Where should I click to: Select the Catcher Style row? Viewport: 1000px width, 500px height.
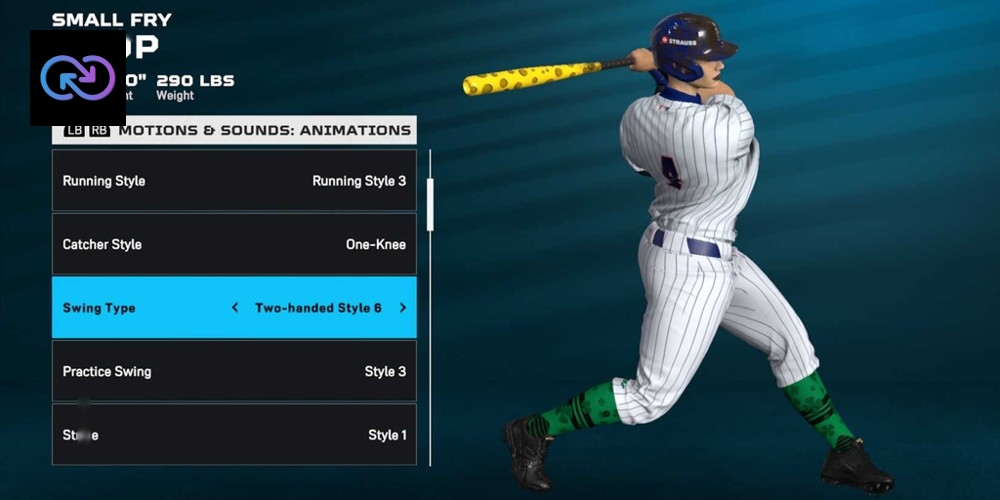point(234,244)
